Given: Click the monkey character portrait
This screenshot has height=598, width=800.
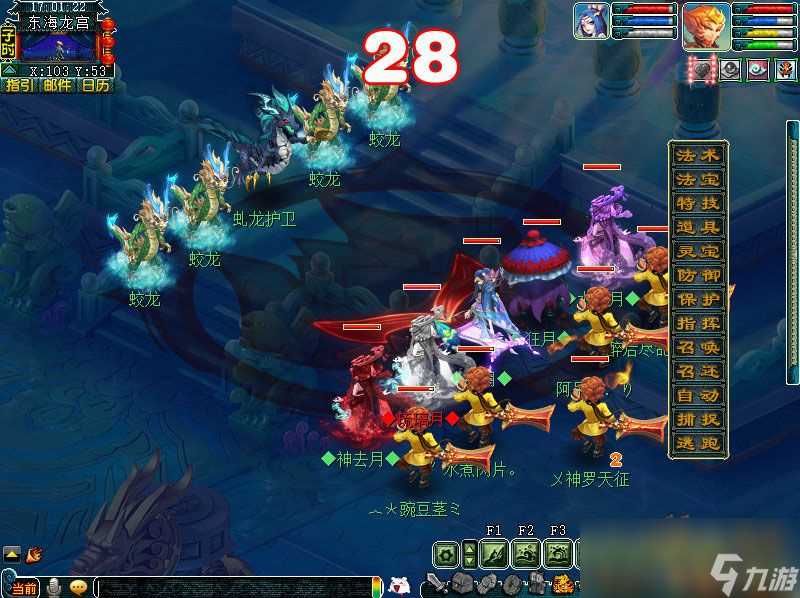Looking at the screenshot, I should (x=706, y=26).
